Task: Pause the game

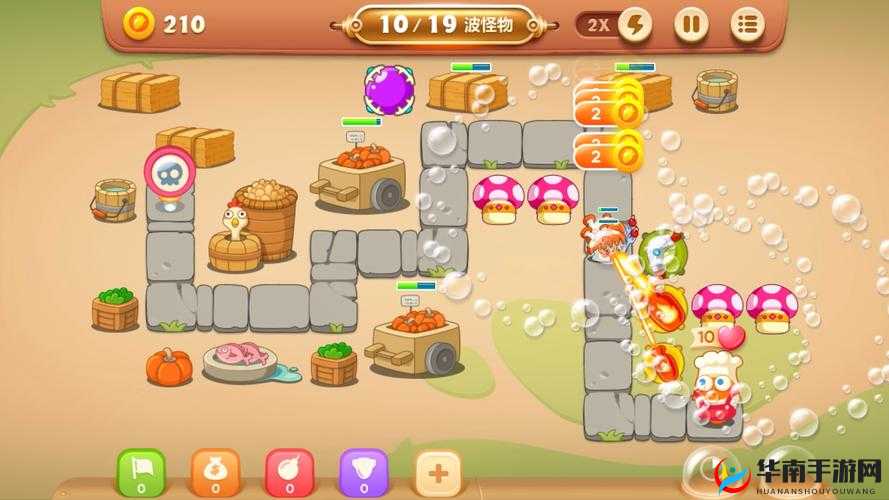Action: coord(690,25)
